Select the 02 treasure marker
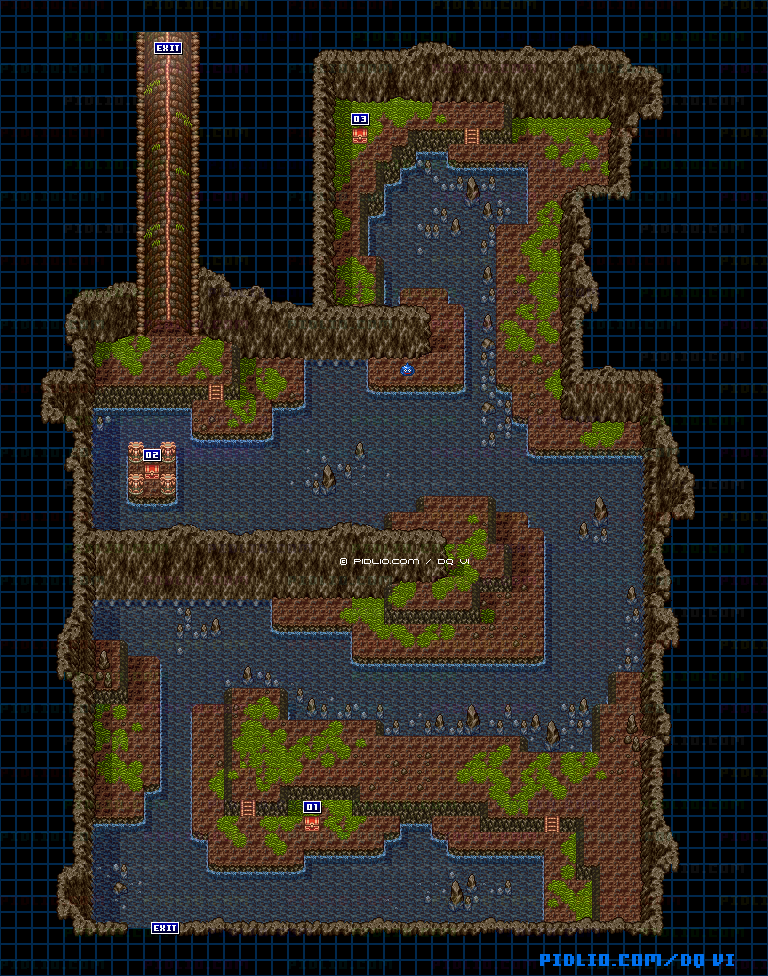 (x=152, y=456)
